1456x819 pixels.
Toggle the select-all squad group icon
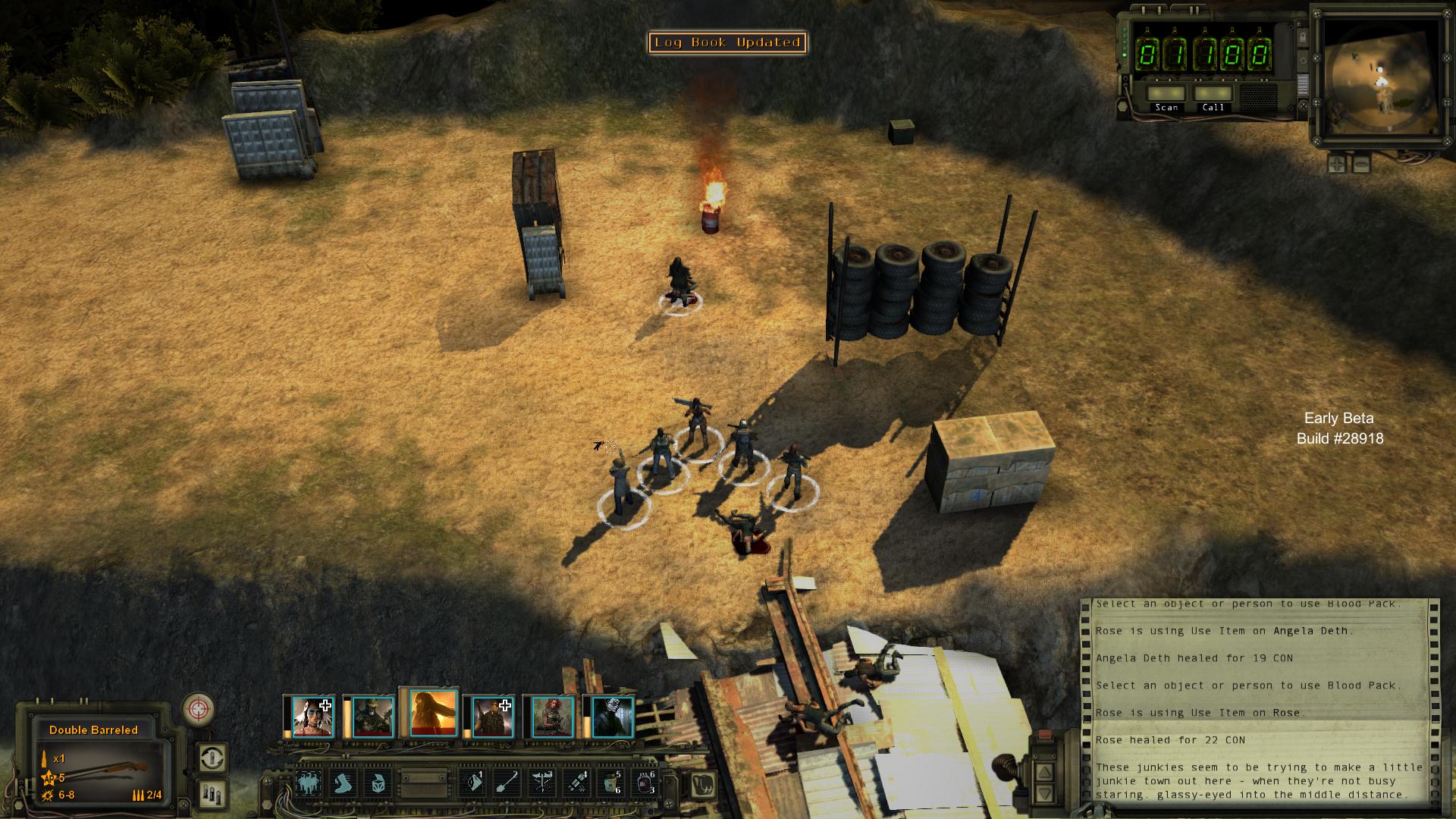309,783
